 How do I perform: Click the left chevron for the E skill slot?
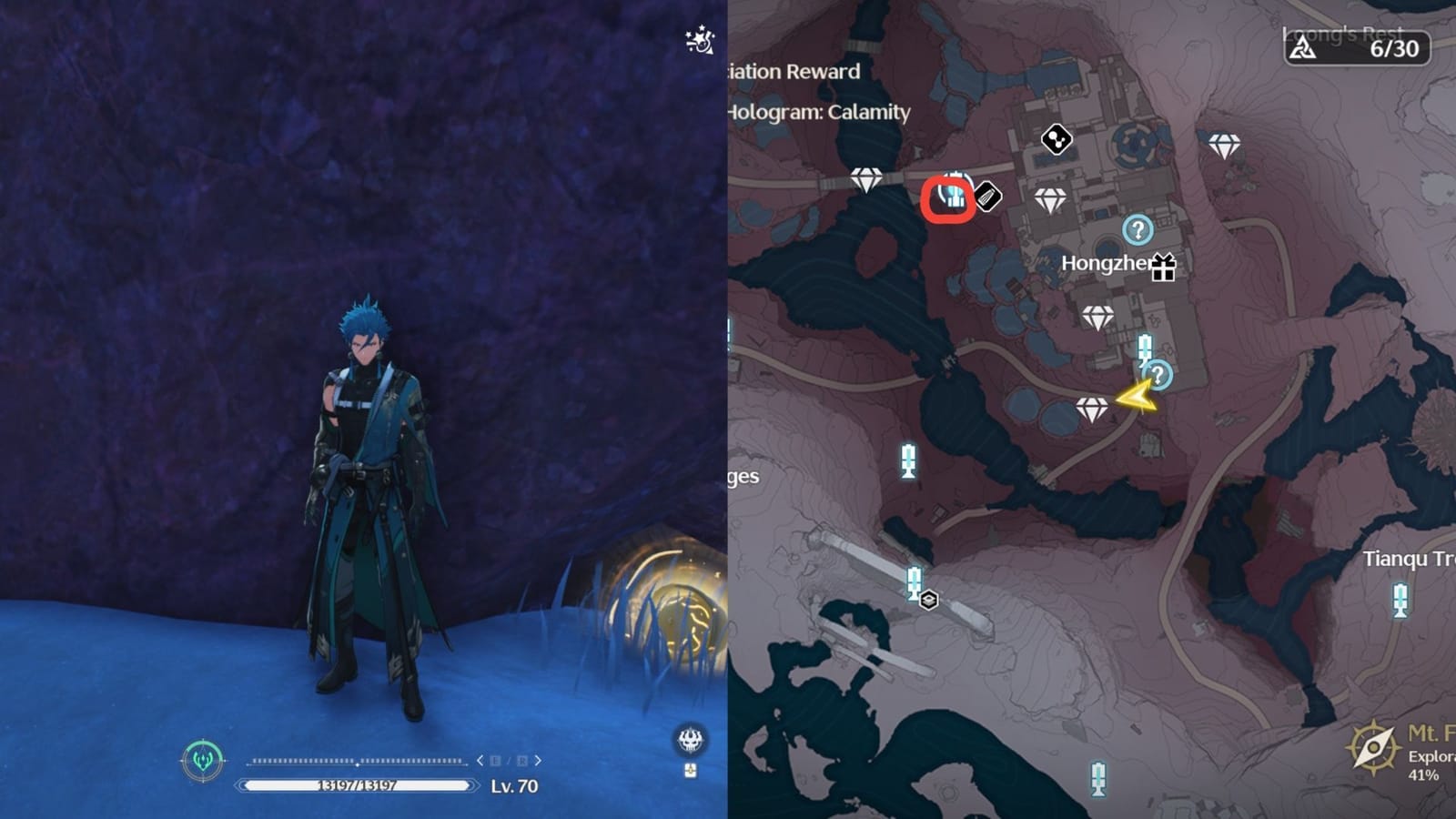[x=479, y=761]
